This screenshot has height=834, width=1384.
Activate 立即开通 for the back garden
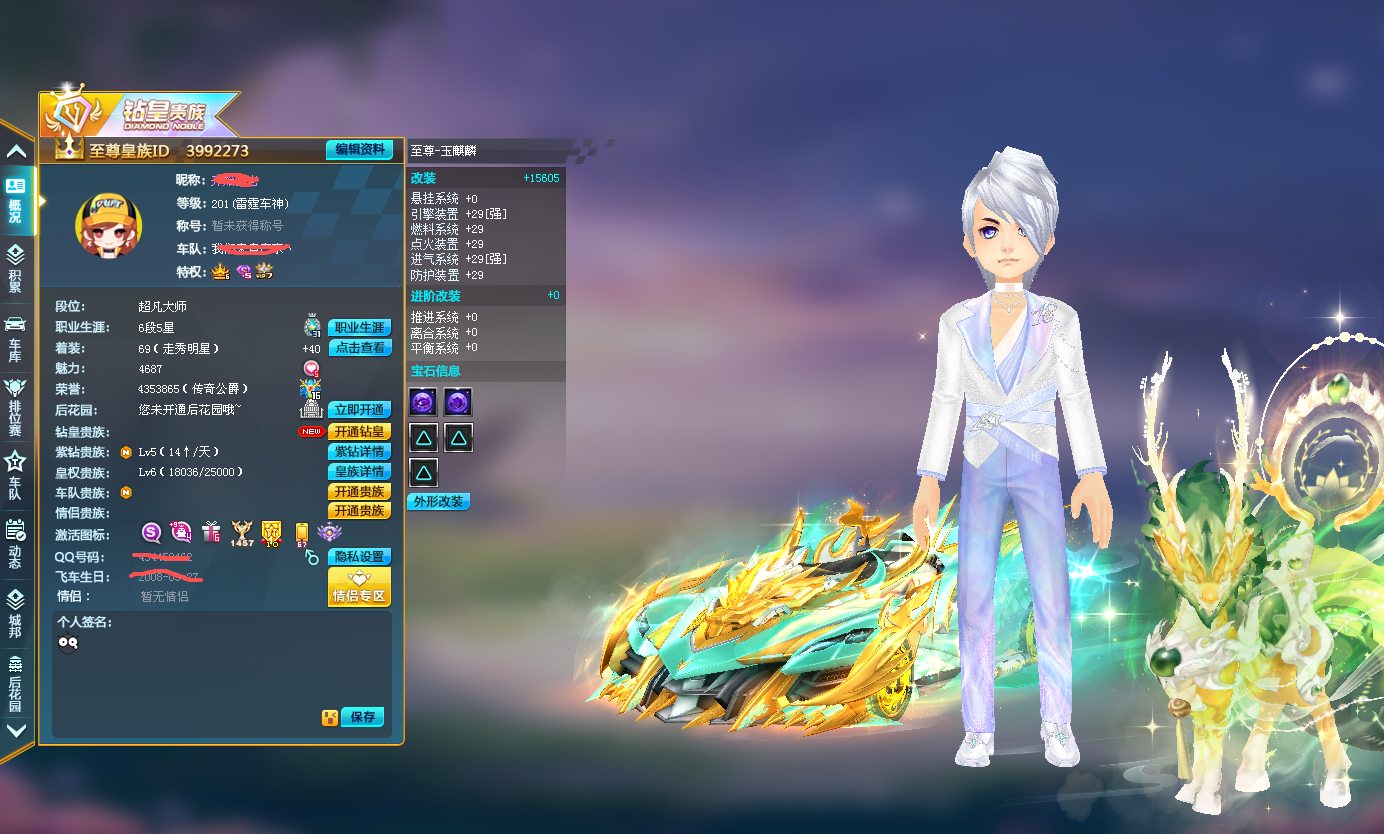359,410
